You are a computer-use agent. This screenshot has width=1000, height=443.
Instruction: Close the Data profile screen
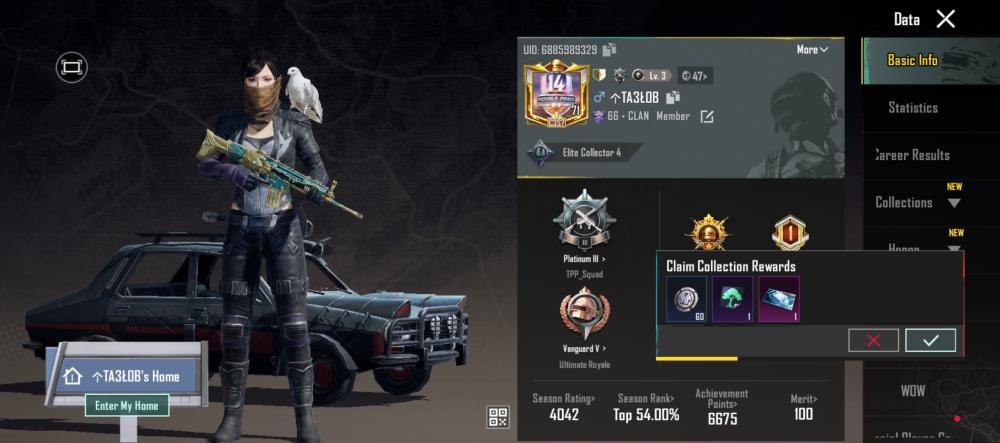coord(945,19)
